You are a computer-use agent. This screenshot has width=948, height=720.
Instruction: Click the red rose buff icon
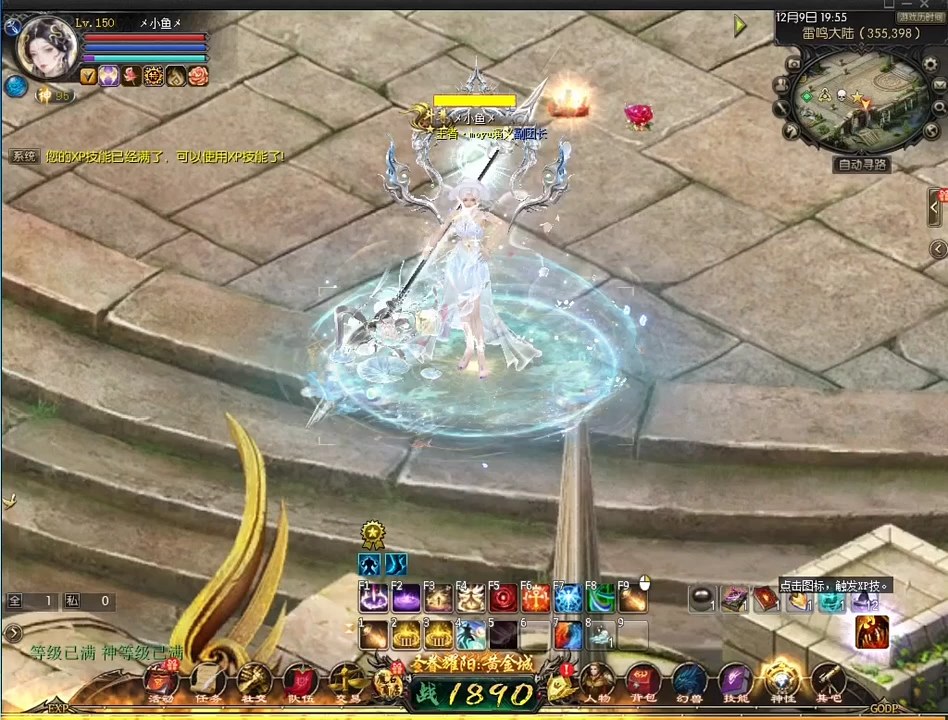(x=131, y=76)
